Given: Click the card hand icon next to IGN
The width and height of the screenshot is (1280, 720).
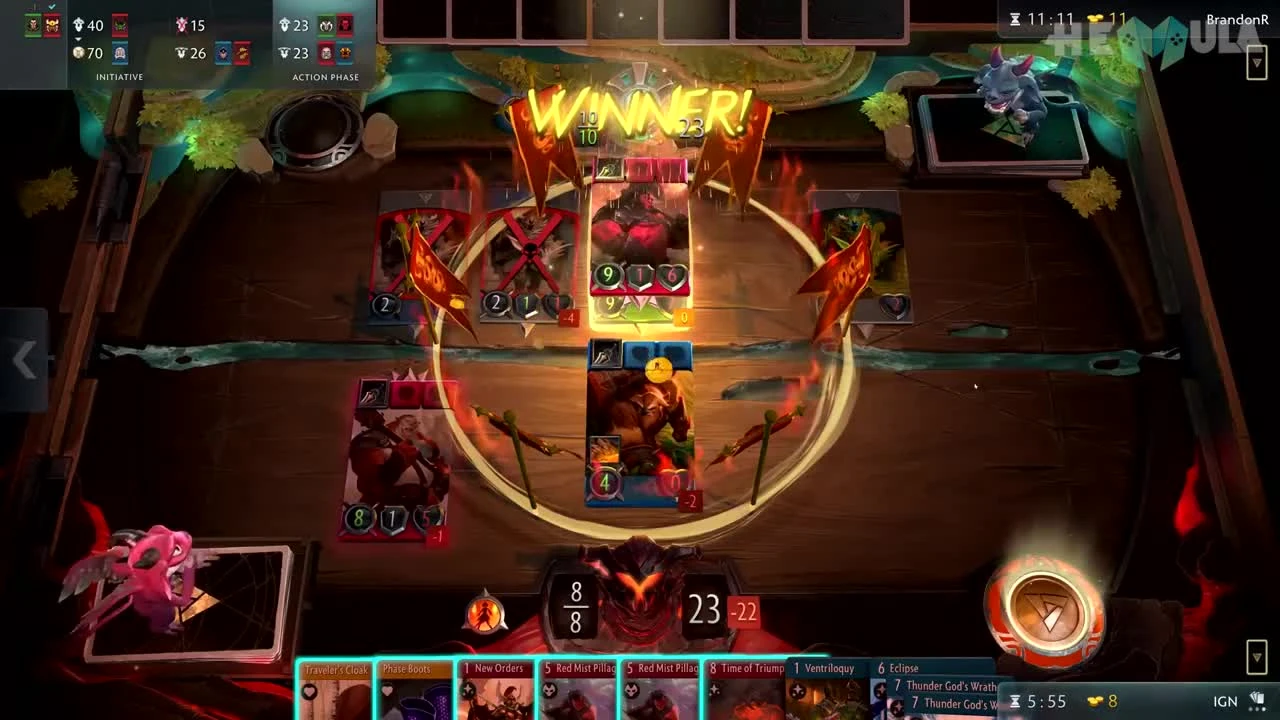Looking at the screenshot, I should (1259, 700).
